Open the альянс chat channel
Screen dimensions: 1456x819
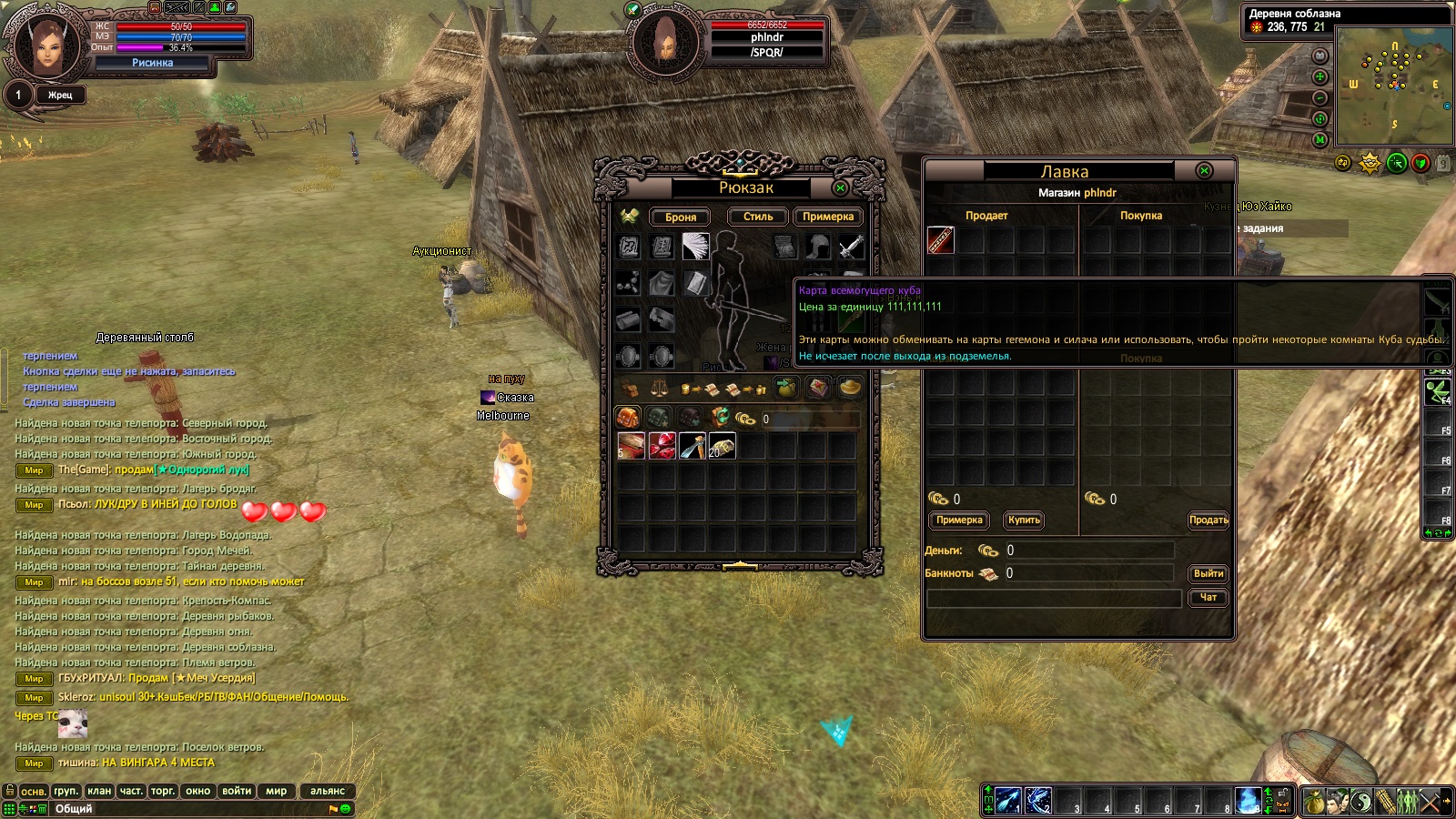tap(328, 791)
